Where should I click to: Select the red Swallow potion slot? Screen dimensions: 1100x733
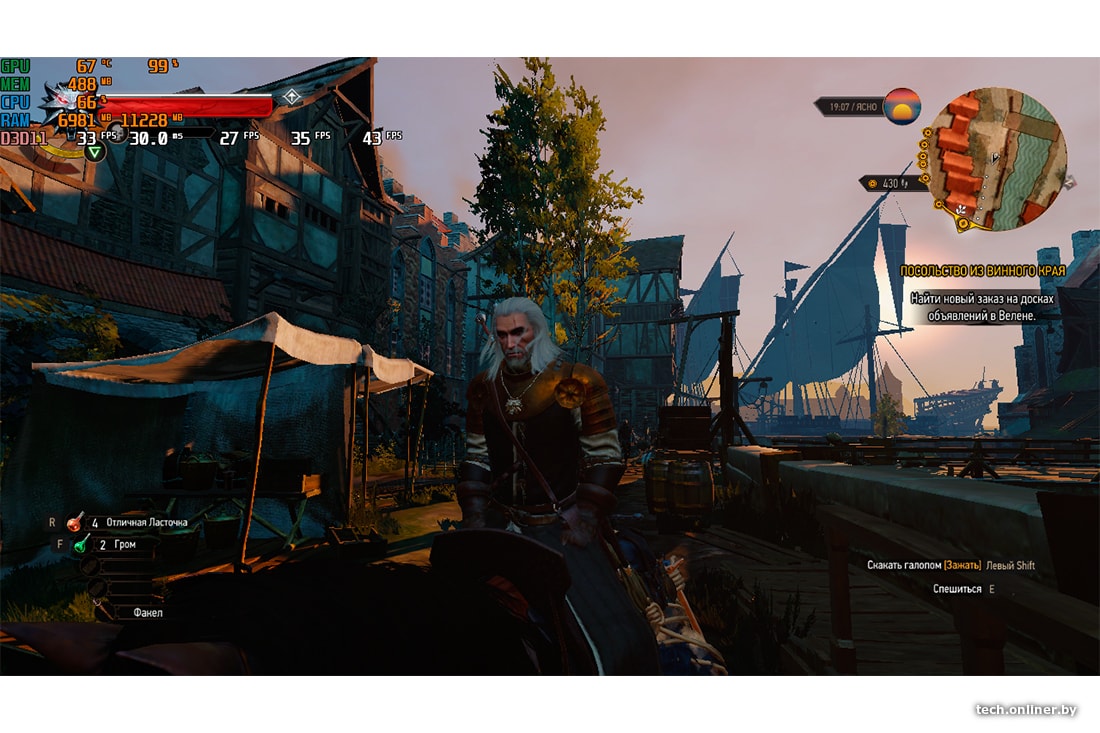coord(76,522)
